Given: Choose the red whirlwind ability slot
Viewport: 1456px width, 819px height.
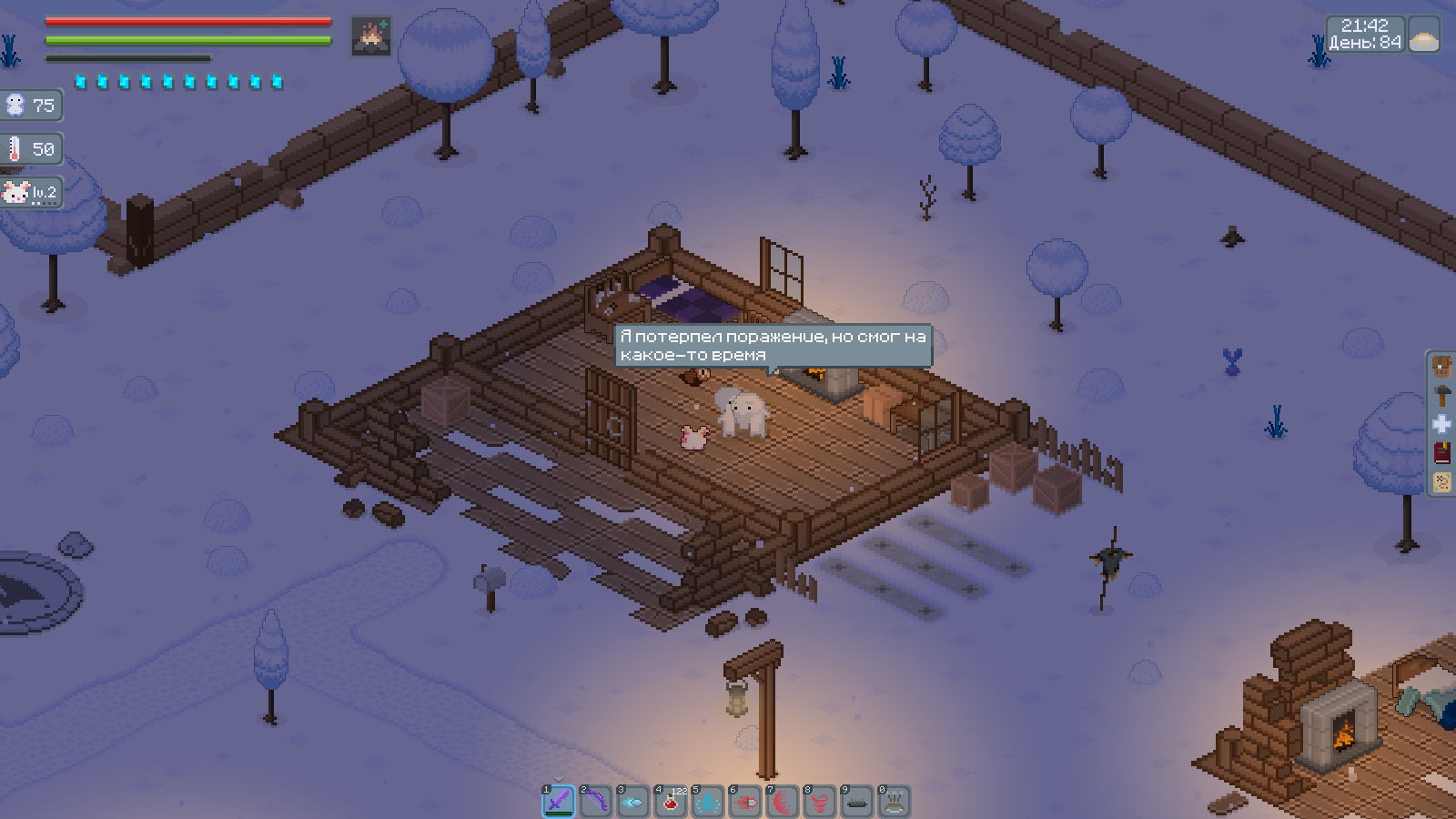Looking at the screenshot, I should [820, 802].
